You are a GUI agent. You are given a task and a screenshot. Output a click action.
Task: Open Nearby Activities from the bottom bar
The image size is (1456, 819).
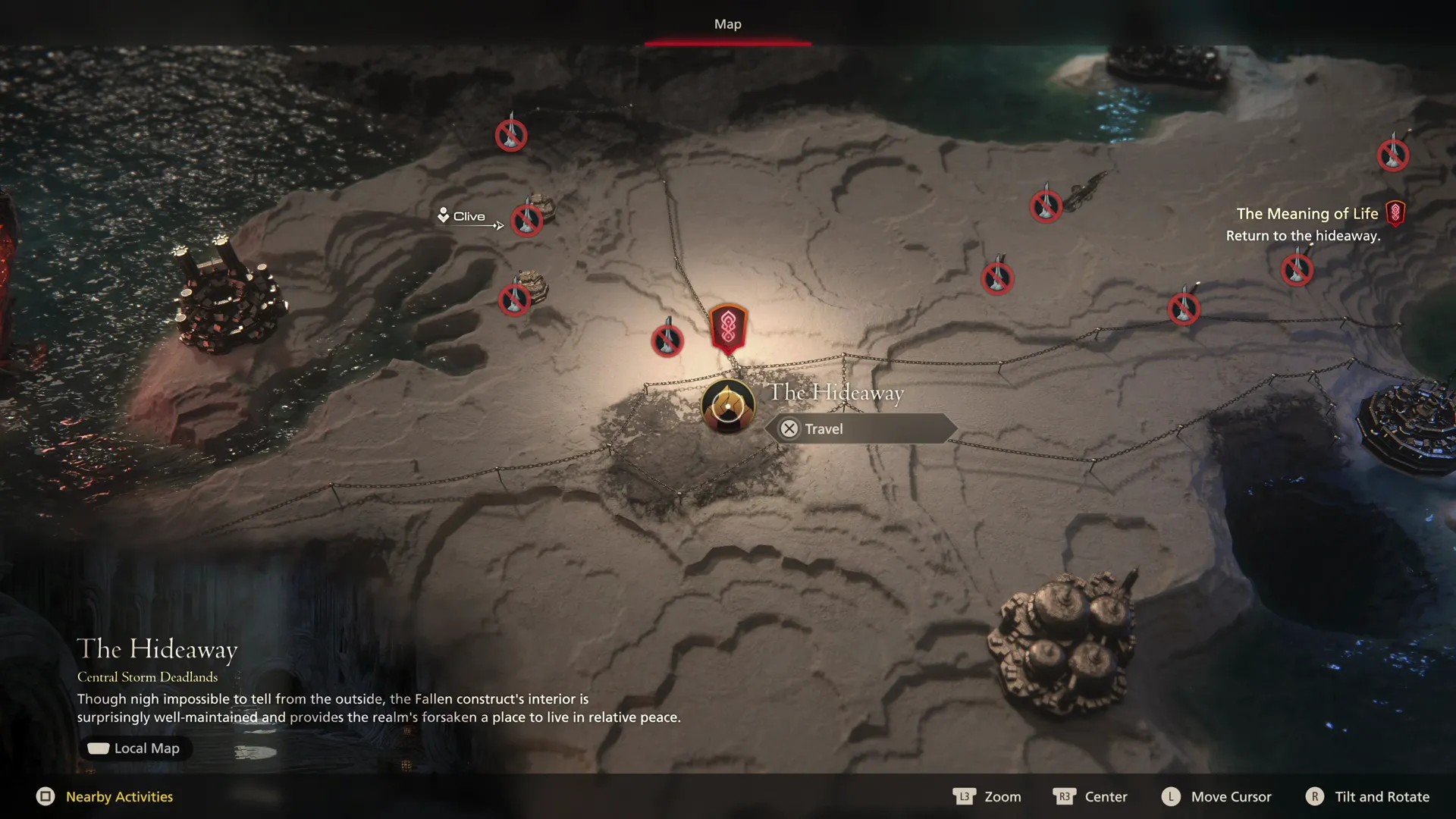pyautogui.click(x=118, y=796)
